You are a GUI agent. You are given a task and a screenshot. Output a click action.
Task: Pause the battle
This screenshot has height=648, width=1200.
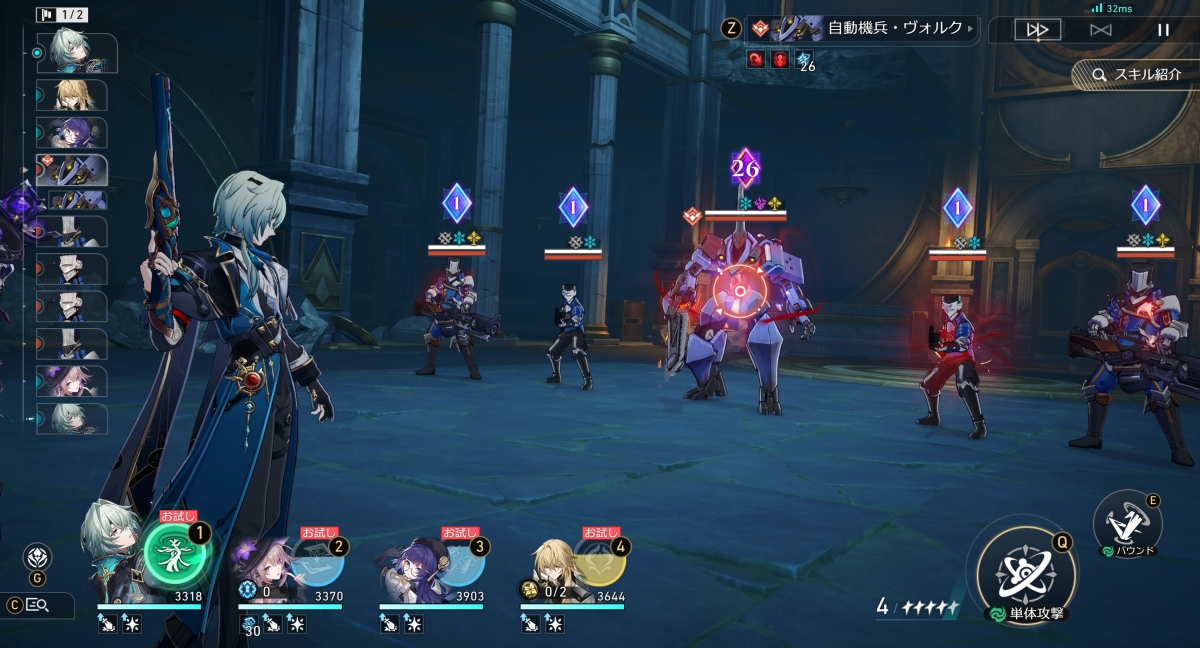[x=1163, y=30]
